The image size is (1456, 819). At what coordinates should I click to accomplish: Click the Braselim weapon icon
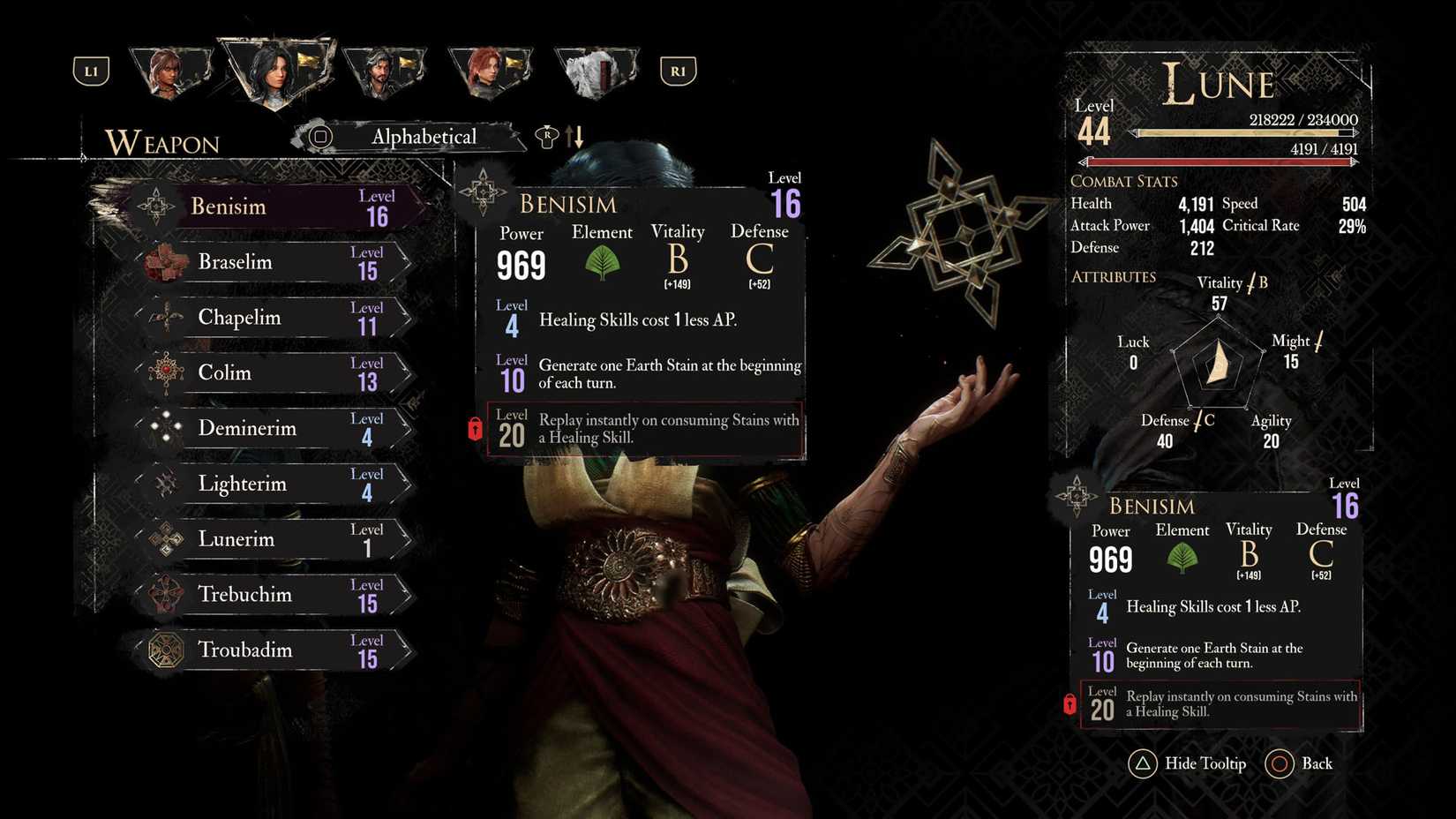click(x=168, y=261)
